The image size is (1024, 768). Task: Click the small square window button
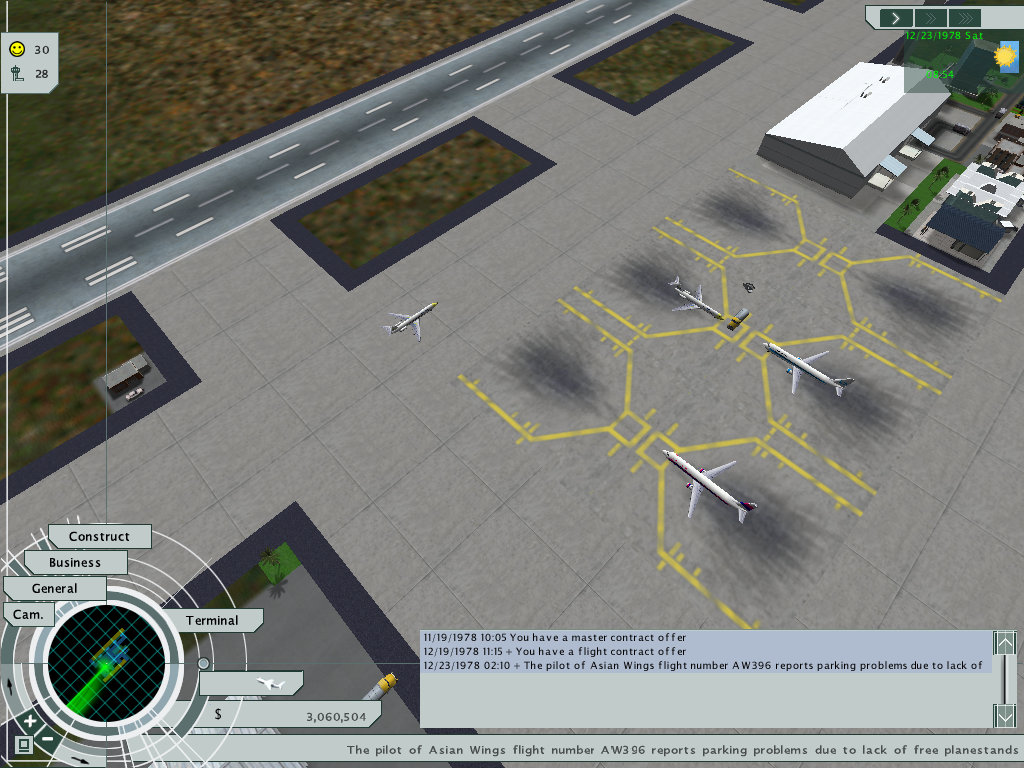point(22,745)
